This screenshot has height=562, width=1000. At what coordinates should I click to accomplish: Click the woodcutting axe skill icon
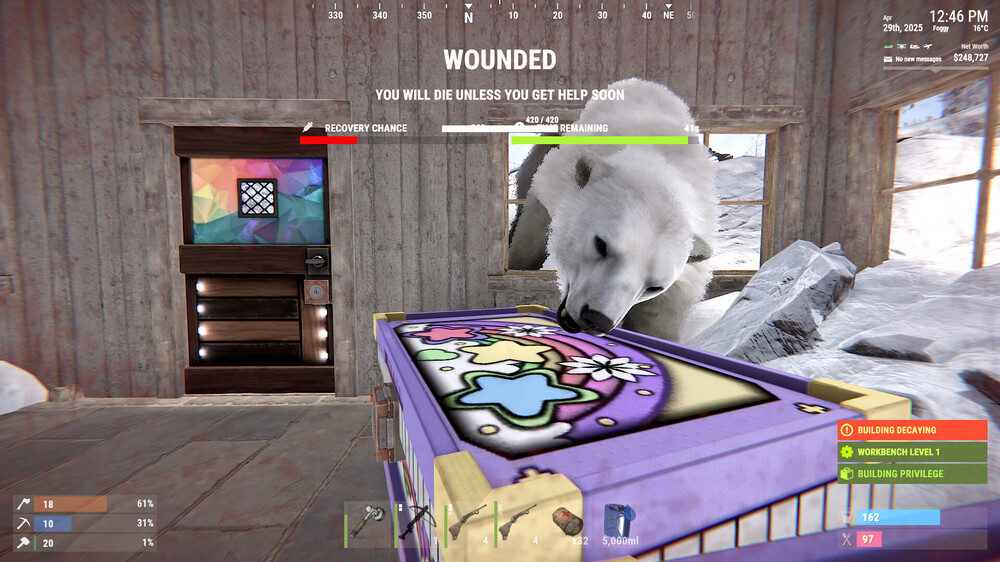[x=21, y=504]
